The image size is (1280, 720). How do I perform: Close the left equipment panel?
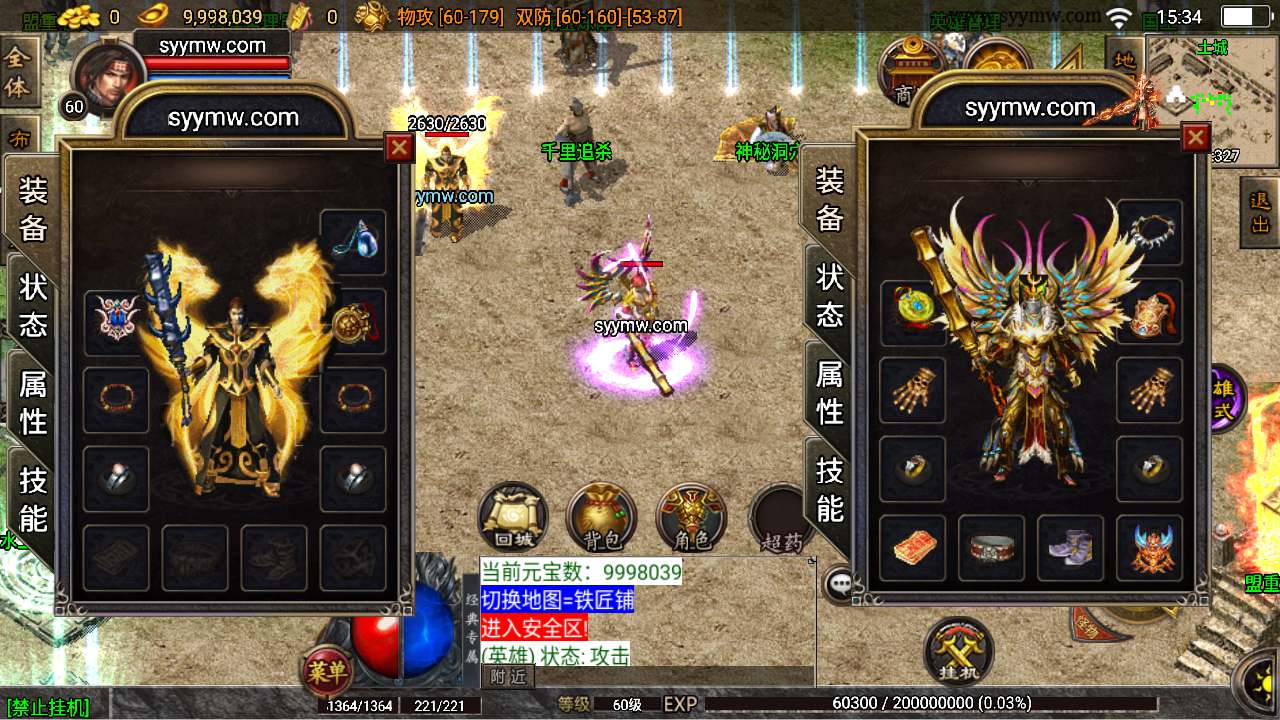point(399,148)
